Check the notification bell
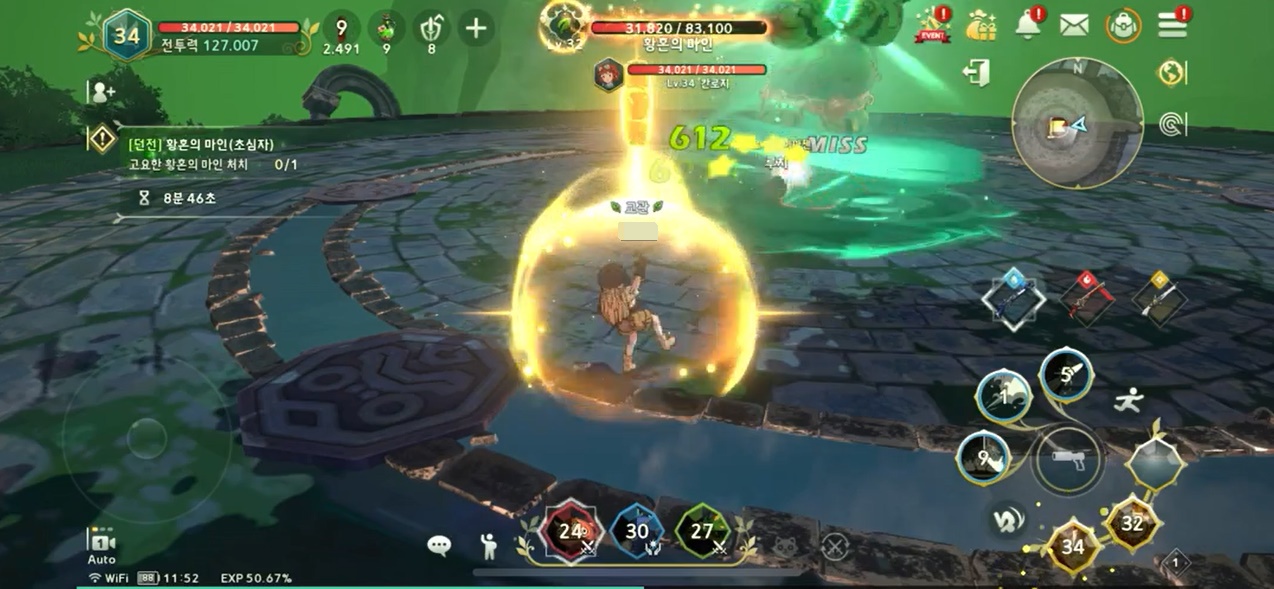 [x=1028, y=25]
